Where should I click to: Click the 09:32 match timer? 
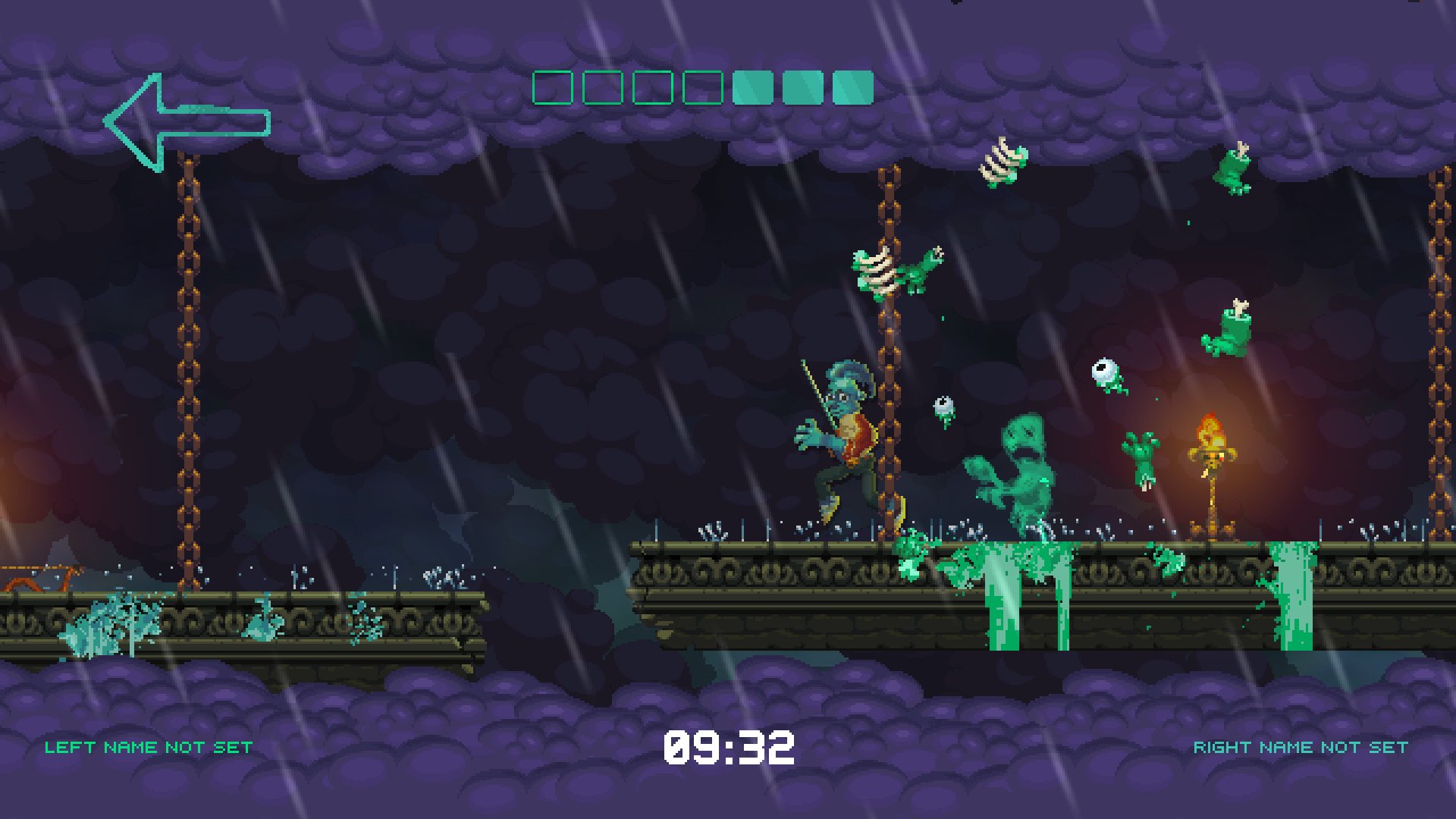point(730,746)
